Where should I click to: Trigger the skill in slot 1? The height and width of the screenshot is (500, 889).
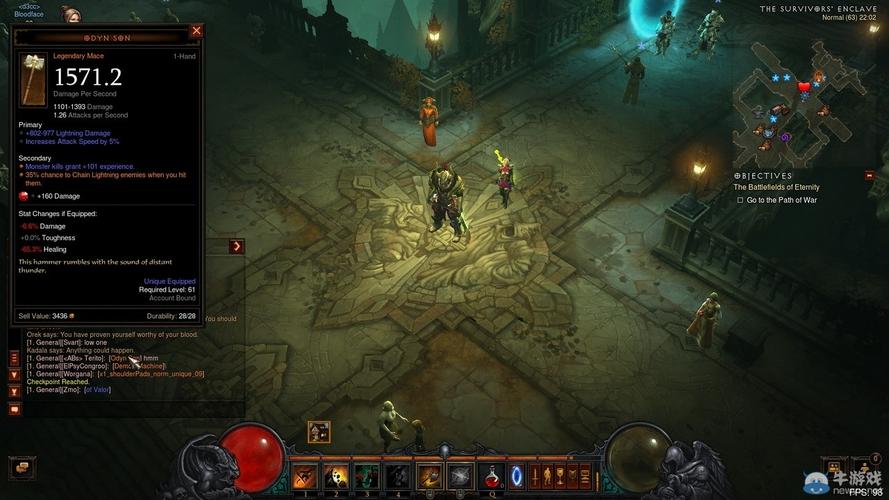[x=304, y=476]
